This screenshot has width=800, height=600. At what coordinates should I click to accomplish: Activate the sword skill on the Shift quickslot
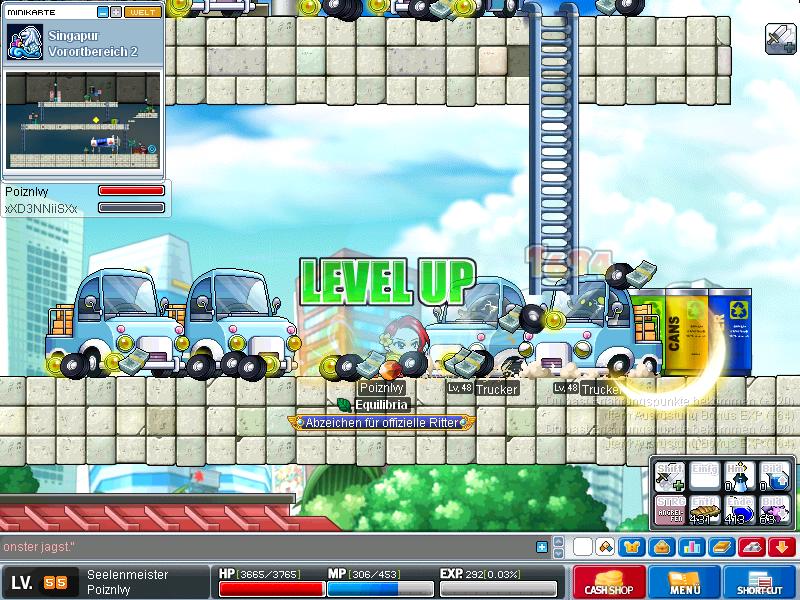[669, 477]
